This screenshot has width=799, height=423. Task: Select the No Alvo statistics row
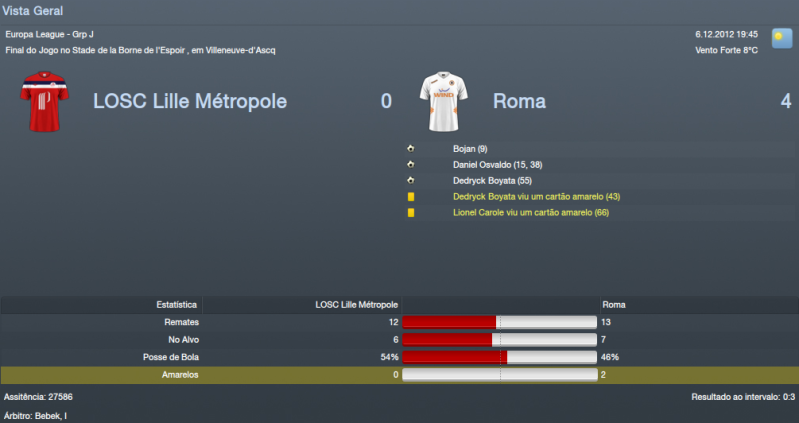coord(399,340)
